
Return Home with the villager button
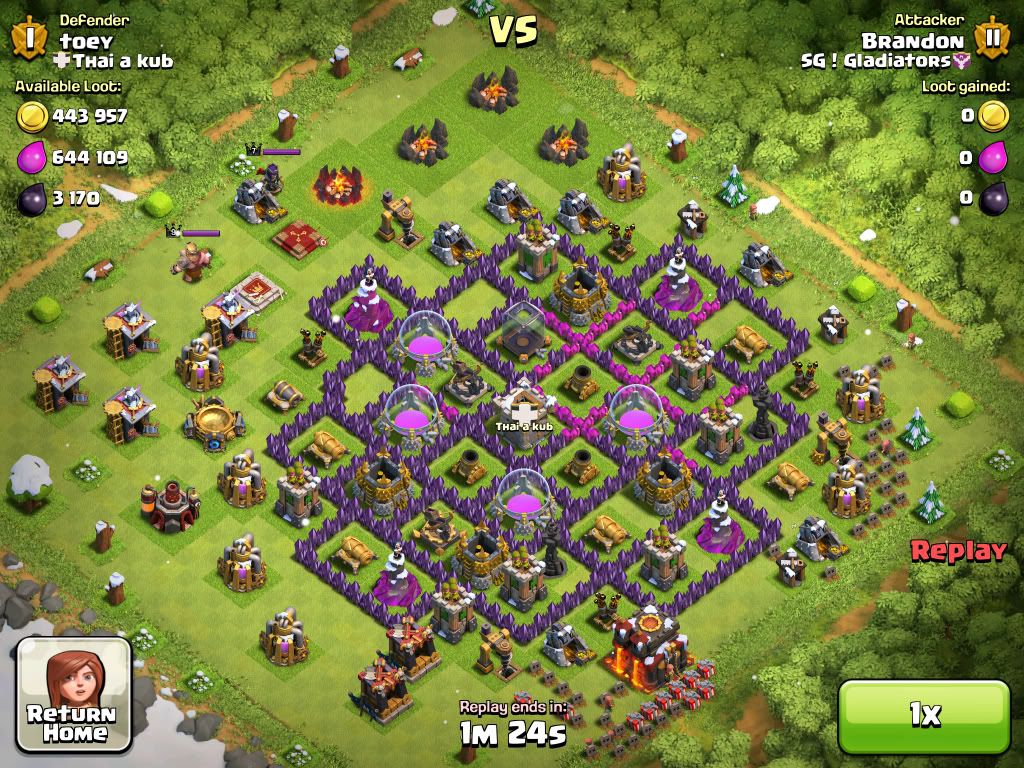coord(74,695)
